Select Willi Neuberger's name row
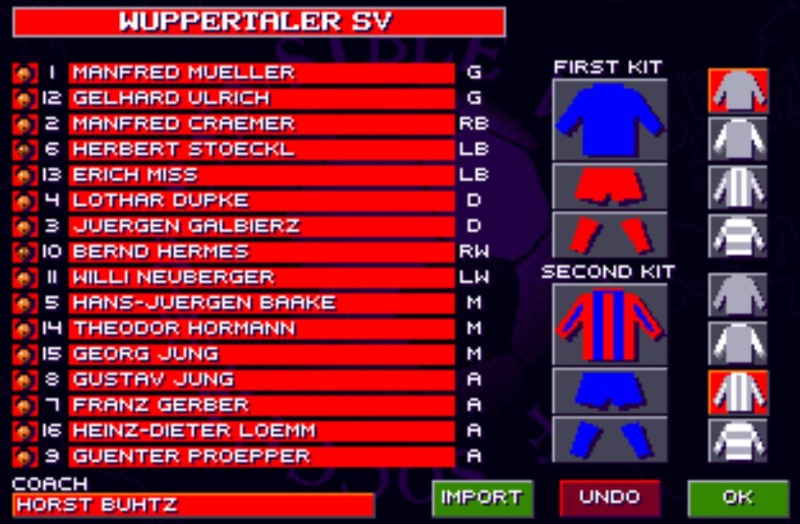Screen dimensions: 800x524 (261, 277)
